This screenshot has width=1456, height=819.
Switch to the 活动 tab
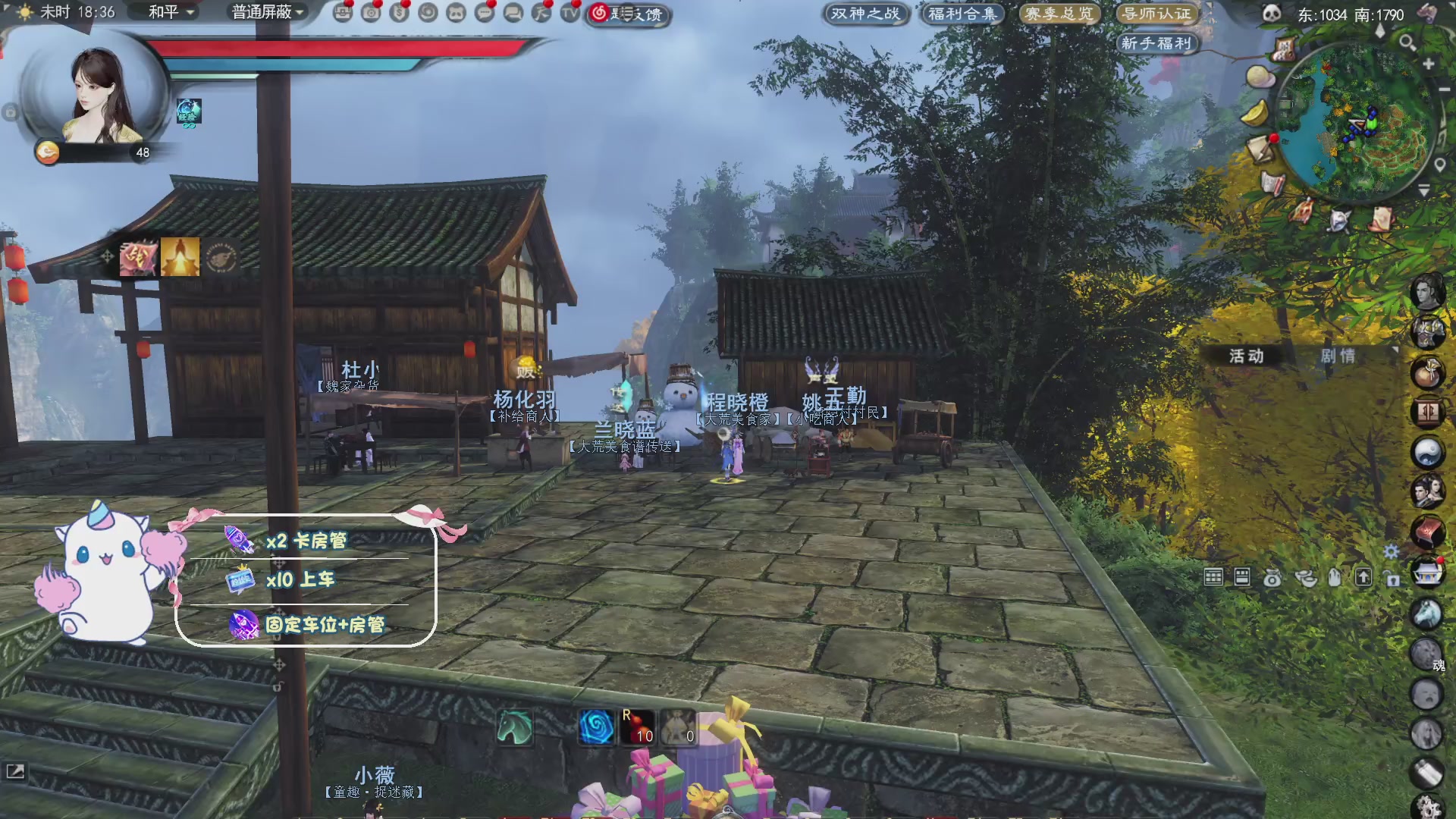point(1247,356)
